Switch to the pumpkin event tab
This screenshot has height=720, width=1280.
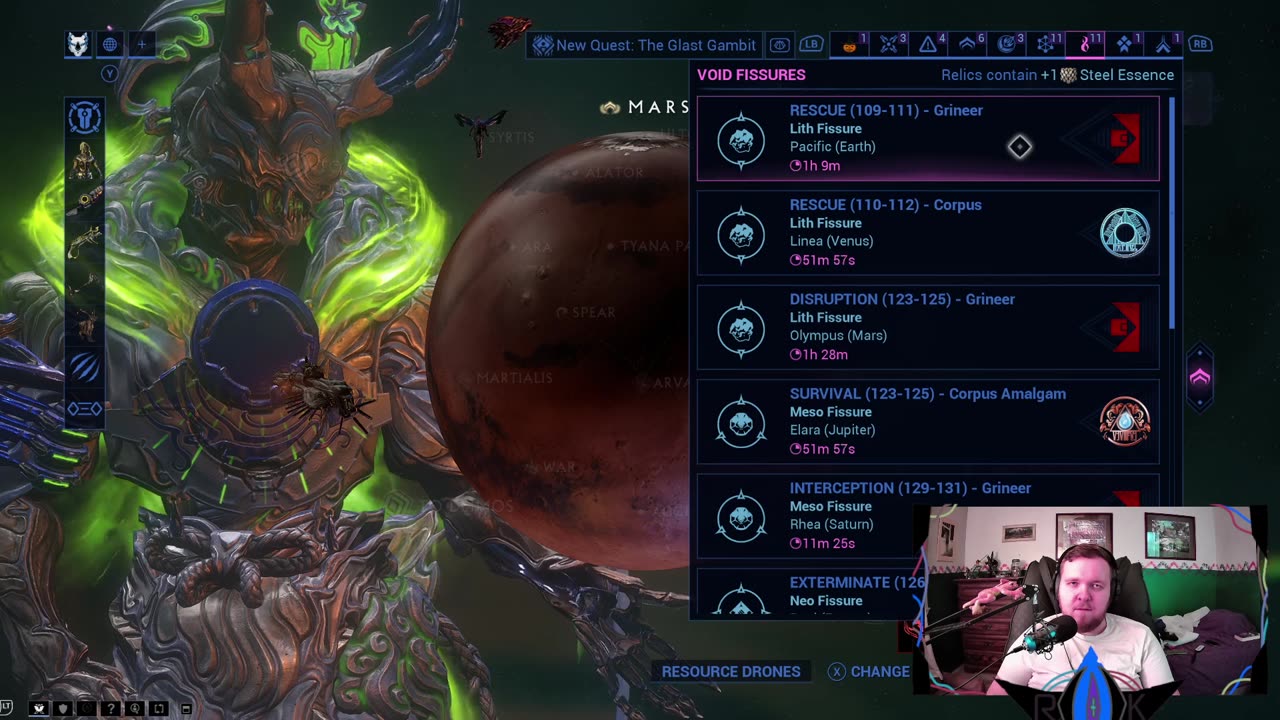click(850, 45)
